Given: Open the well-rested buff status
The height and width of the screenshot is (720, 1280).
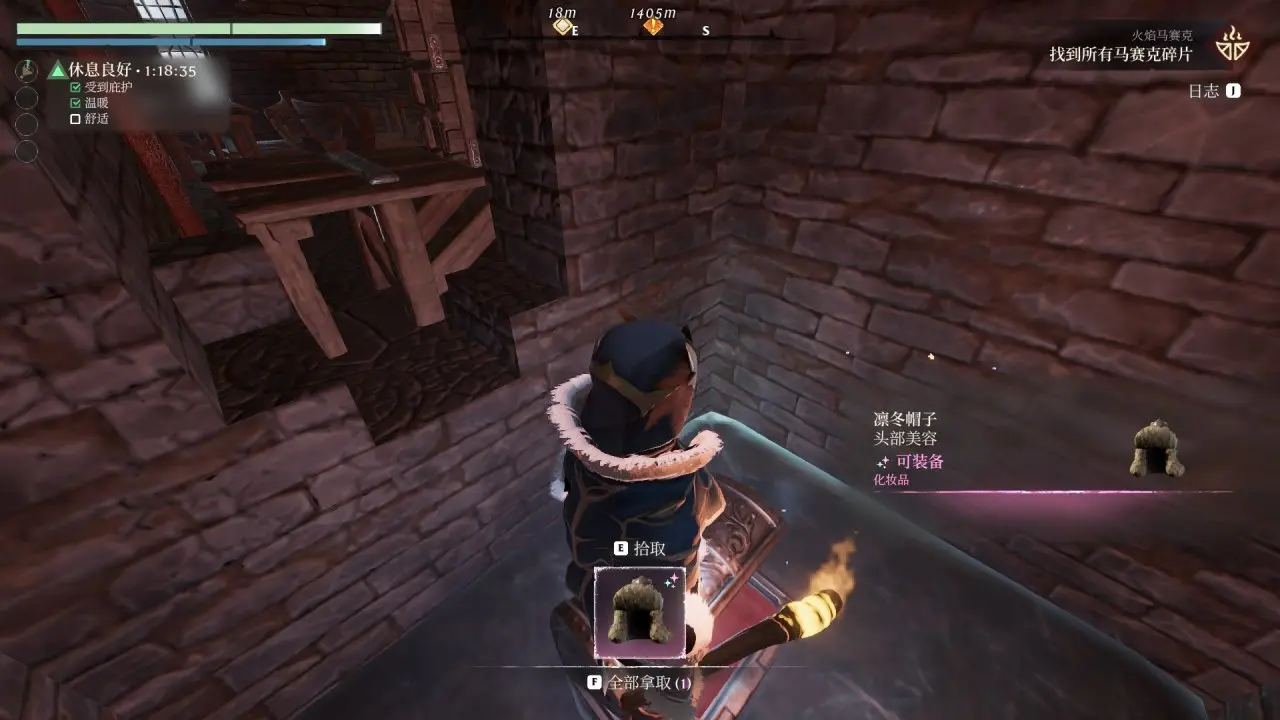Looking at the screenshot, I should coord(123,71).
